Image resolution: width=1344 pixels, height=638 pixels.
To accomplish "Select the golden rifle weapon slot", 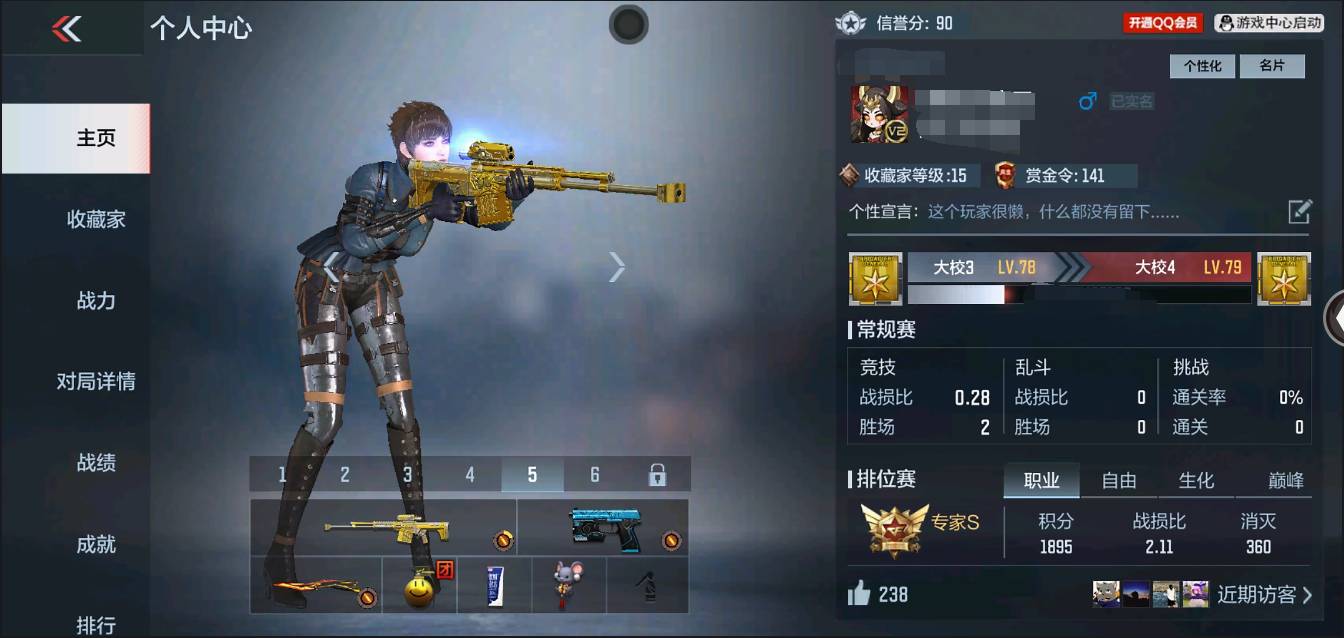I will pyautogui.click(x=384, y=528).
